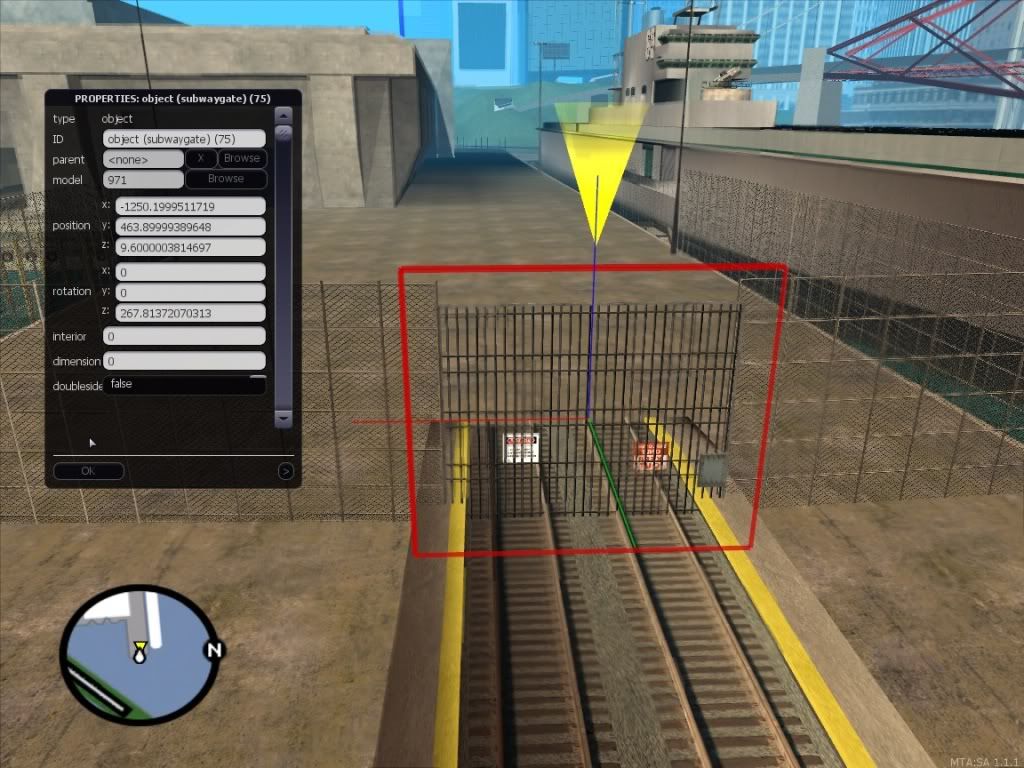
Task: Expand panel with the bottom-right arrow button
Action: coord(286,471)
